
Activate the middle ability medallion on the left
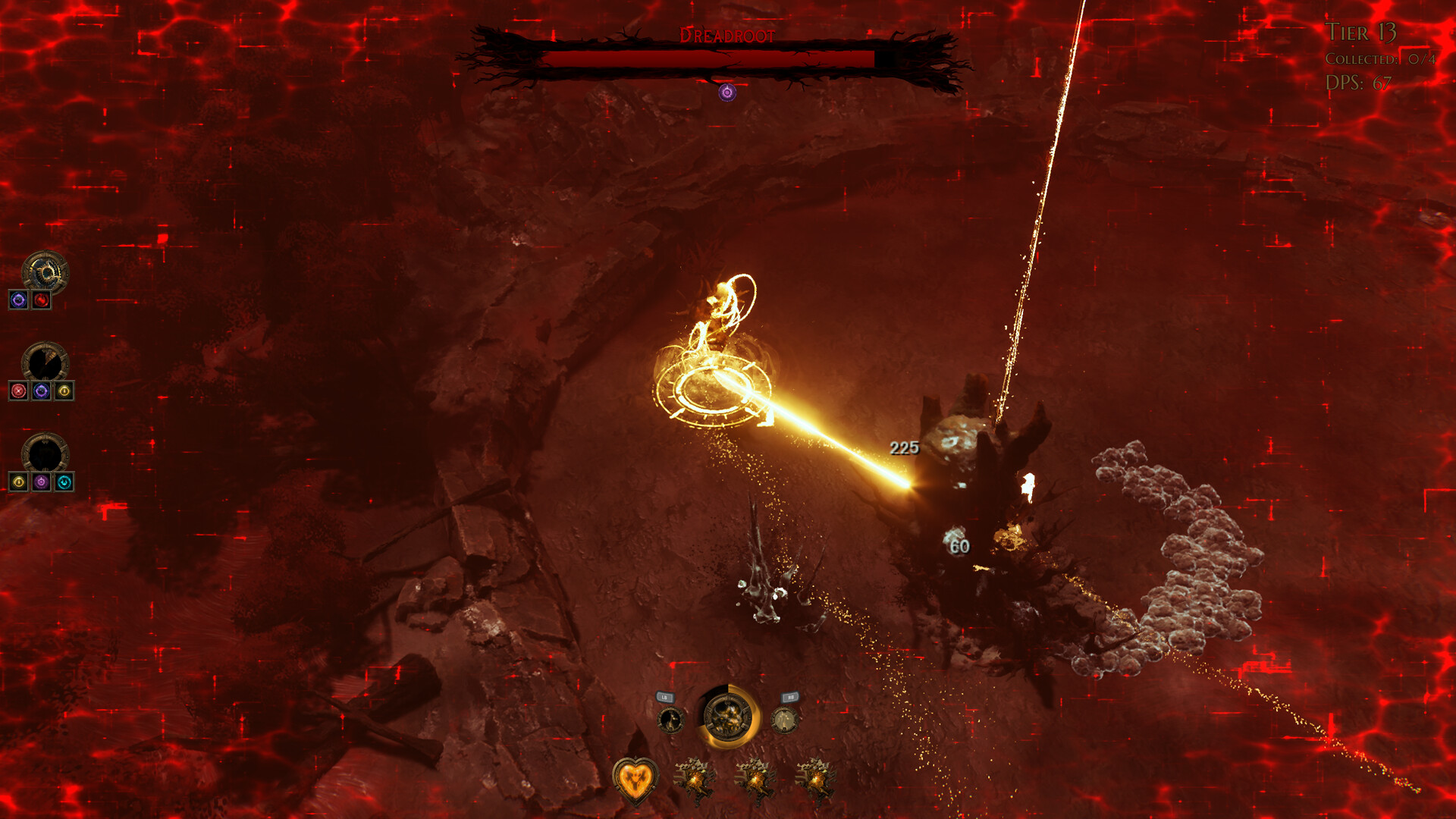(45, 359)
